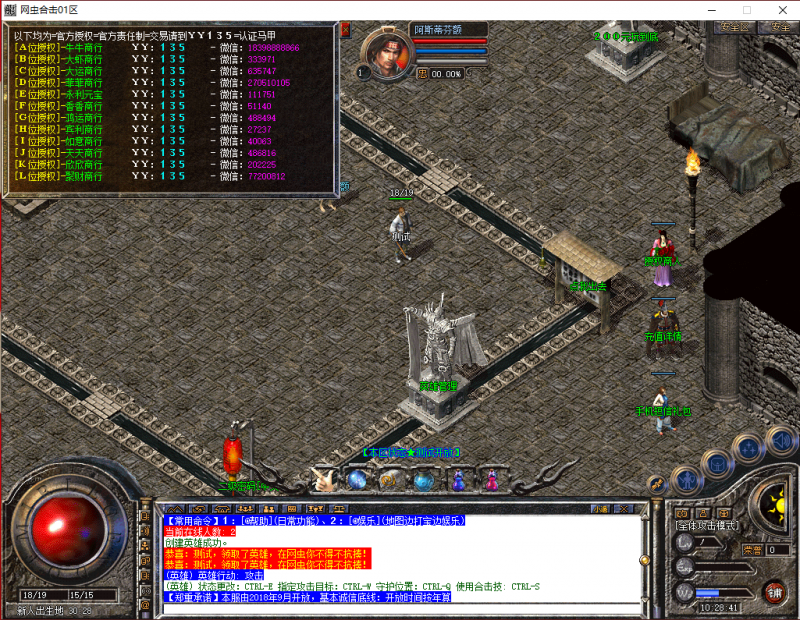Toggle the round speaker sound button
This screenshot has width=800, height=620.
click(x=780, y=439)
